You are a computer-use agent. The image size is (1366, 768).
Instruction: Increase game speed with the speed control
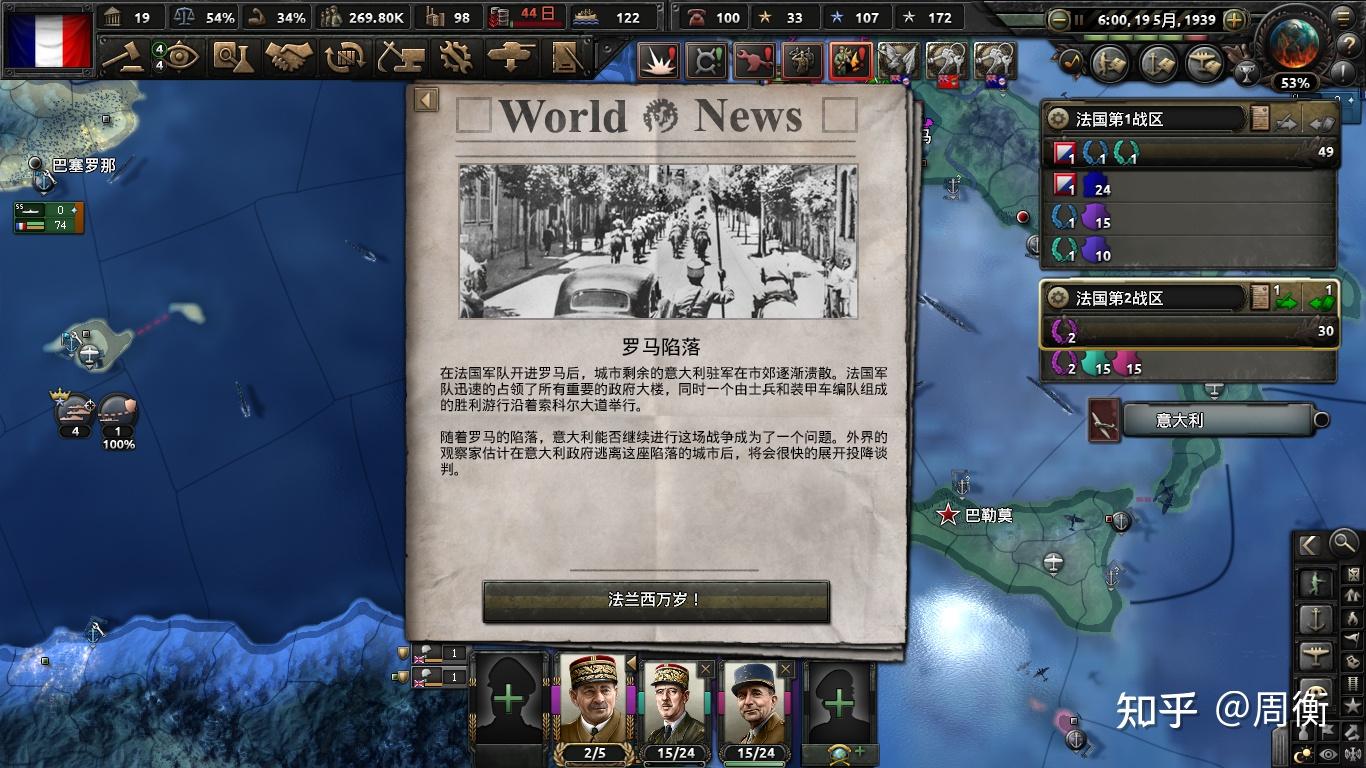1235,18
